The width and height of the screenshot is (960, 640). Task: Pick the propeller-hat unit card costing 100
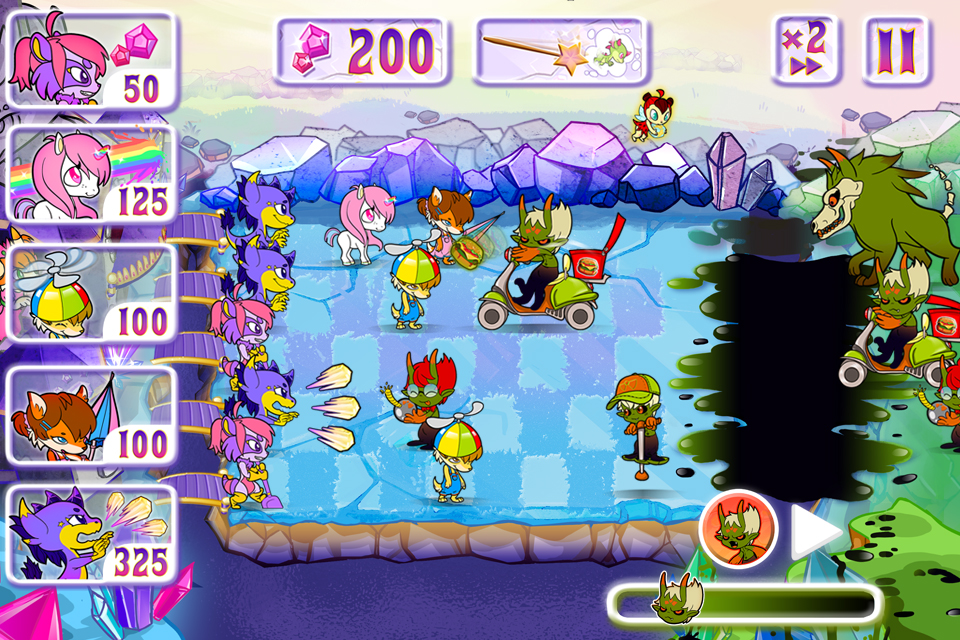91,296
